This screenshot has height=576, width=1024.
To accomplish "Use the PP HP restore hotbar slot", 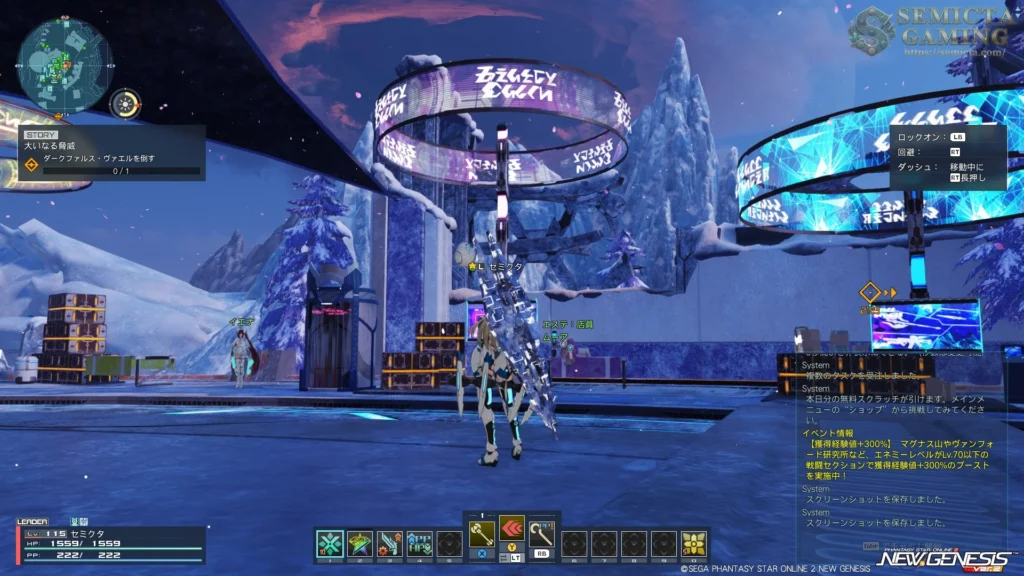I will coord(420,543).
